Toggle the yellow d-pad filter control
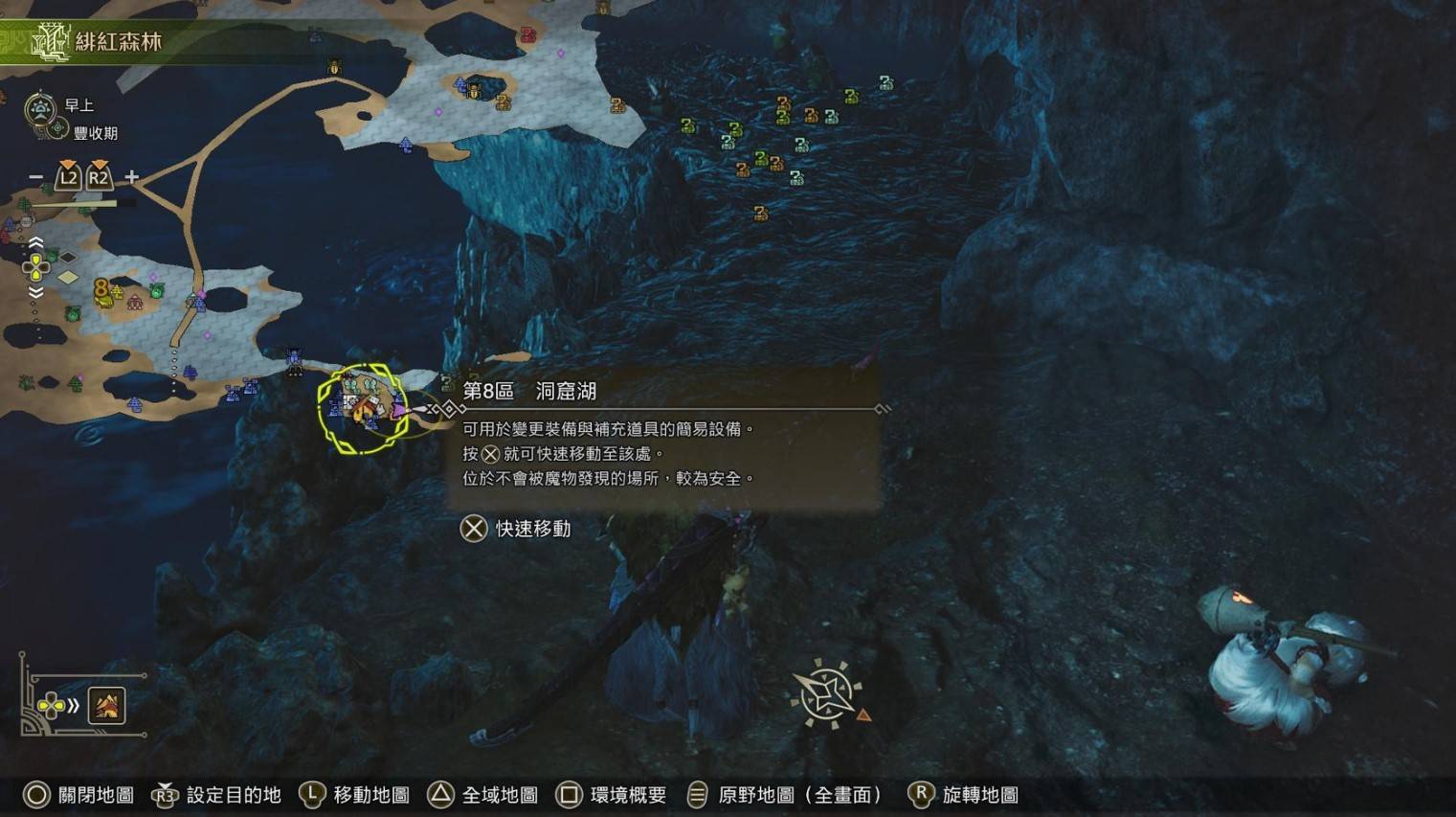This screenshot has height=817, width=1456. 35,266
